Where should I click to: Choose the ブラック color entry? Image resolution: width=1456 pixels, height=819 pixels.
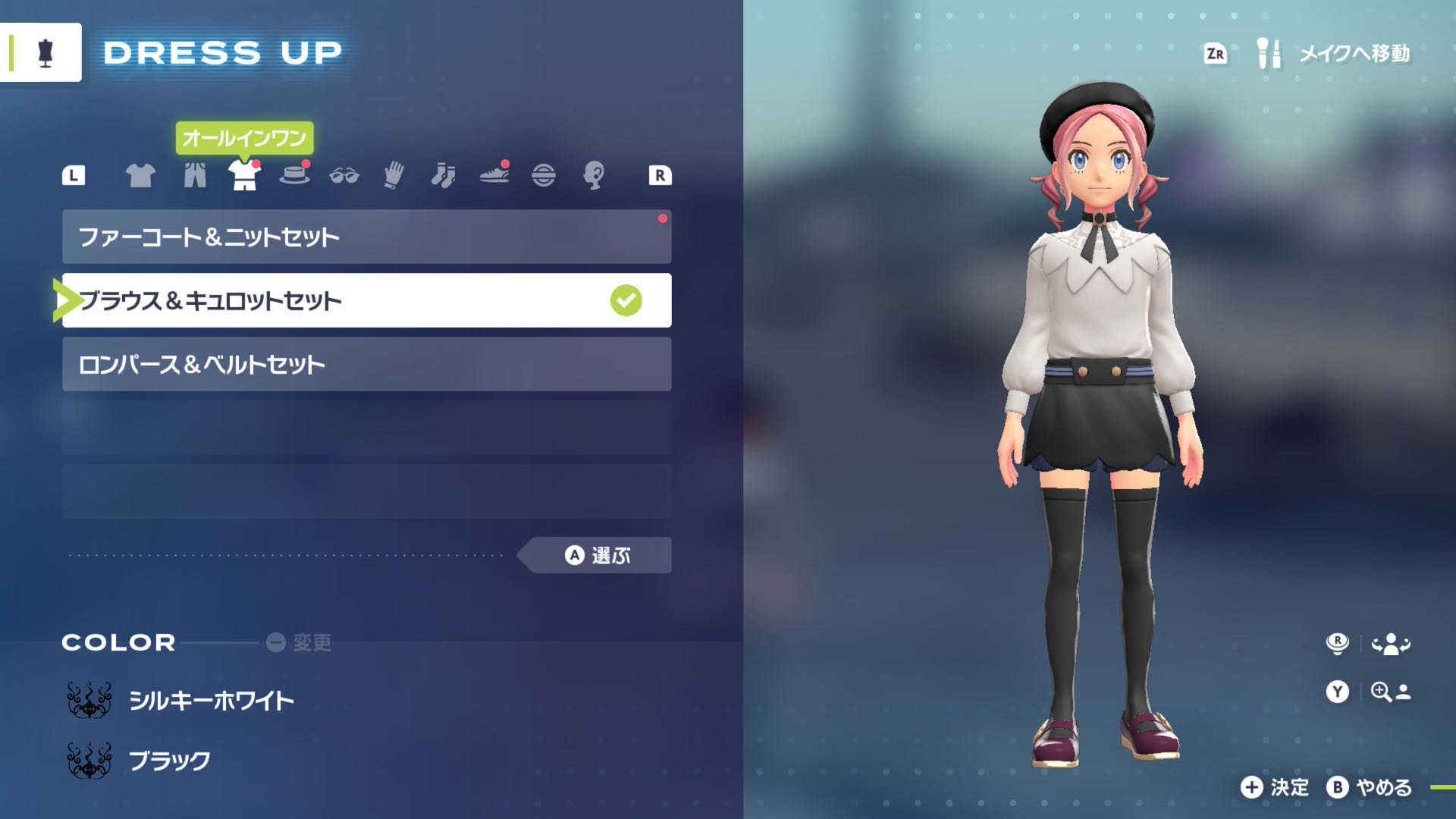169,761
